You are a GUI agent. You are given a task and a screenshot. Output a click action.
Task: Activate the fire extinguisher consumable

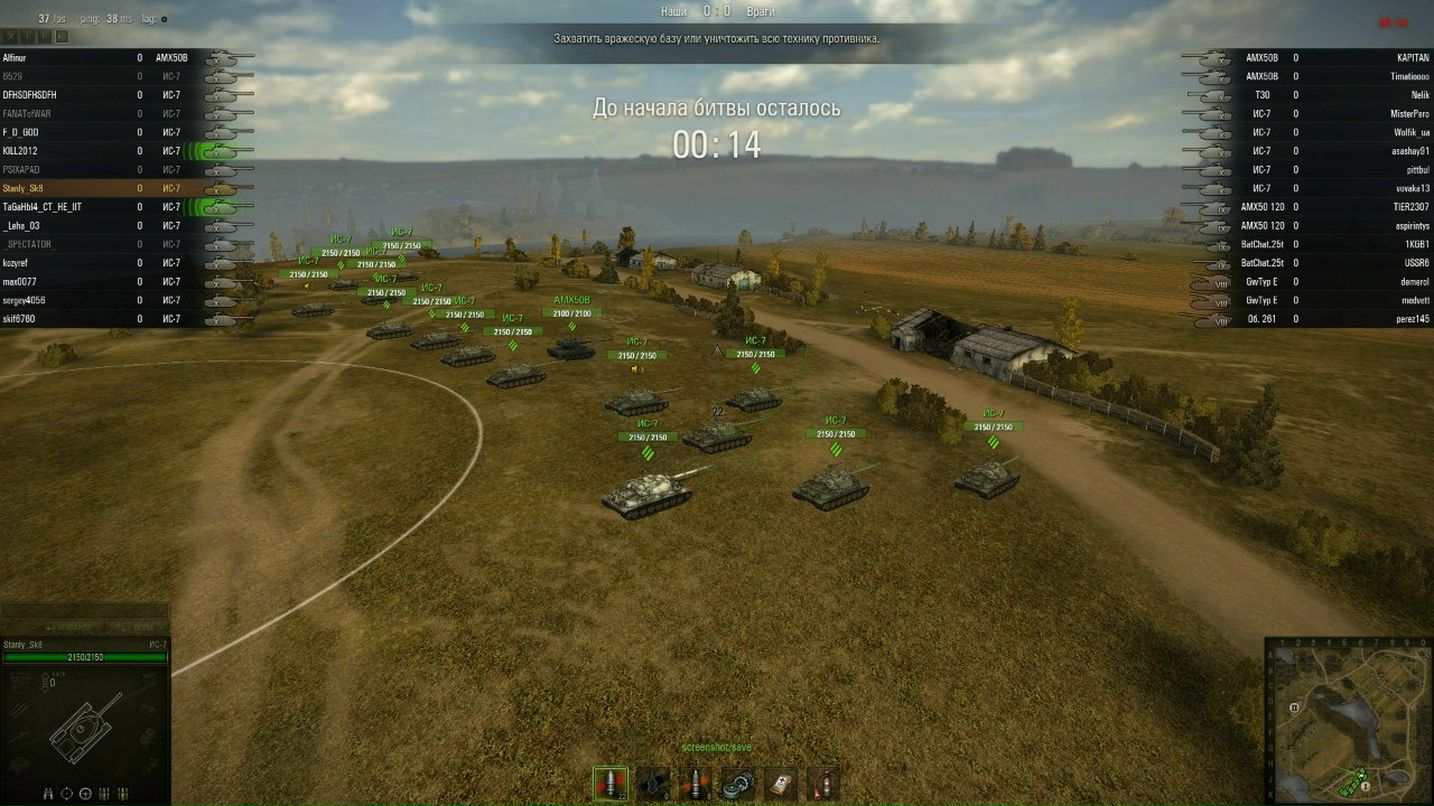821,783
